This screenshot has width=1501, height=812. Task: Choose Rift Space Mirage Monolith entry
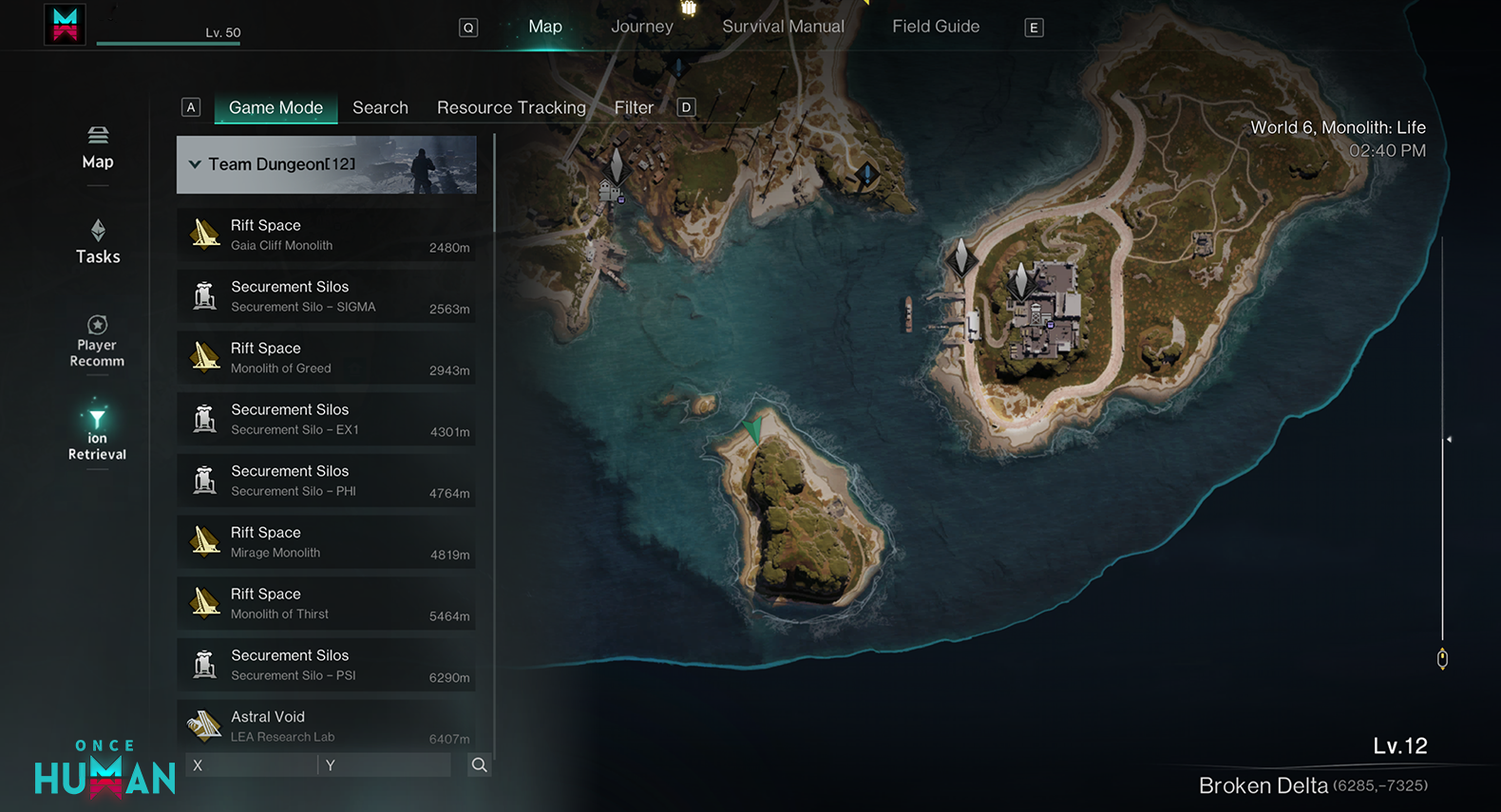(x=326, y=542)
